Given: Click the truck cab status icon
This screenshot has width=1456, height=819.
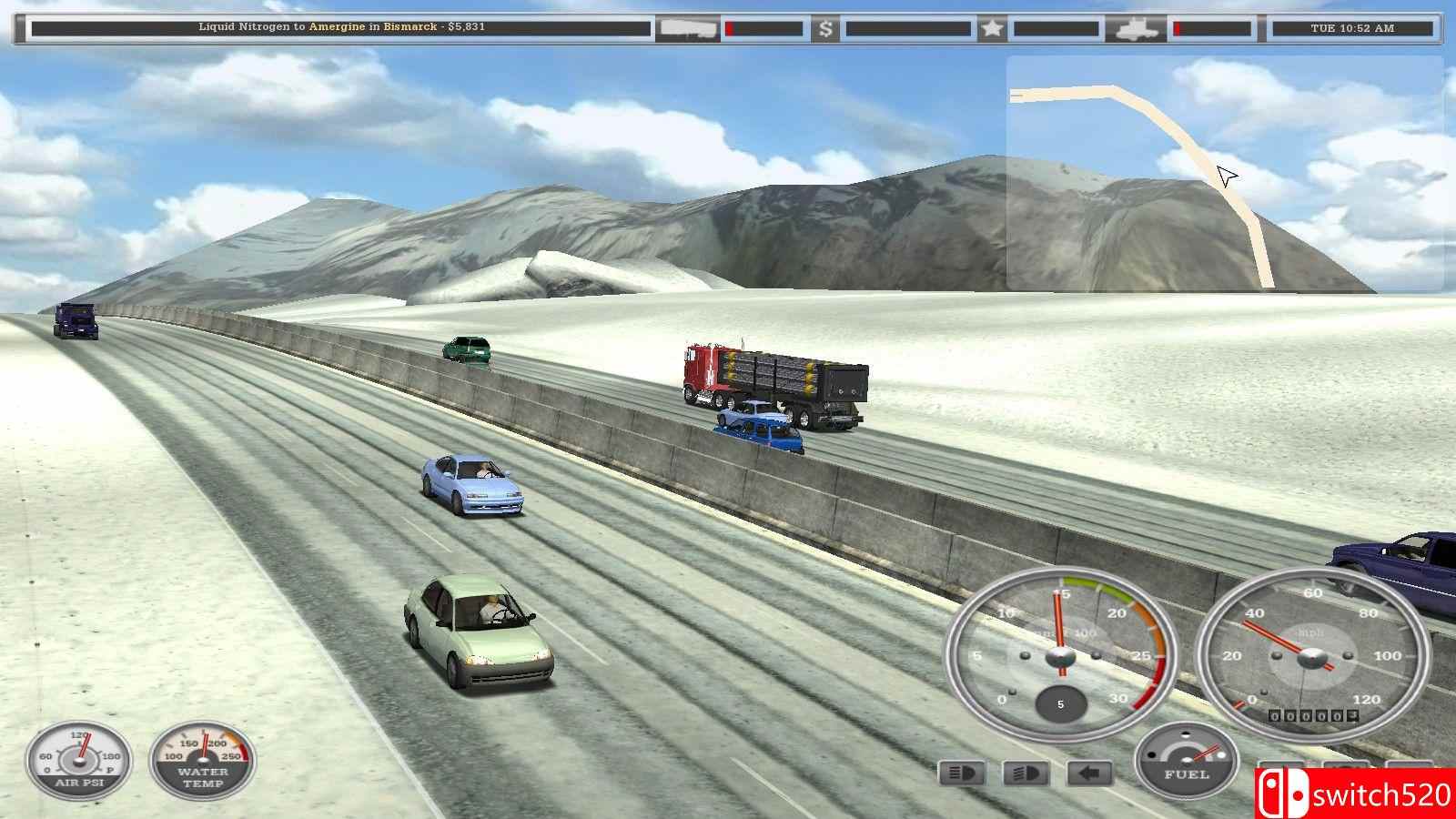Looking at the screenshot, I should pos(1137,29).
